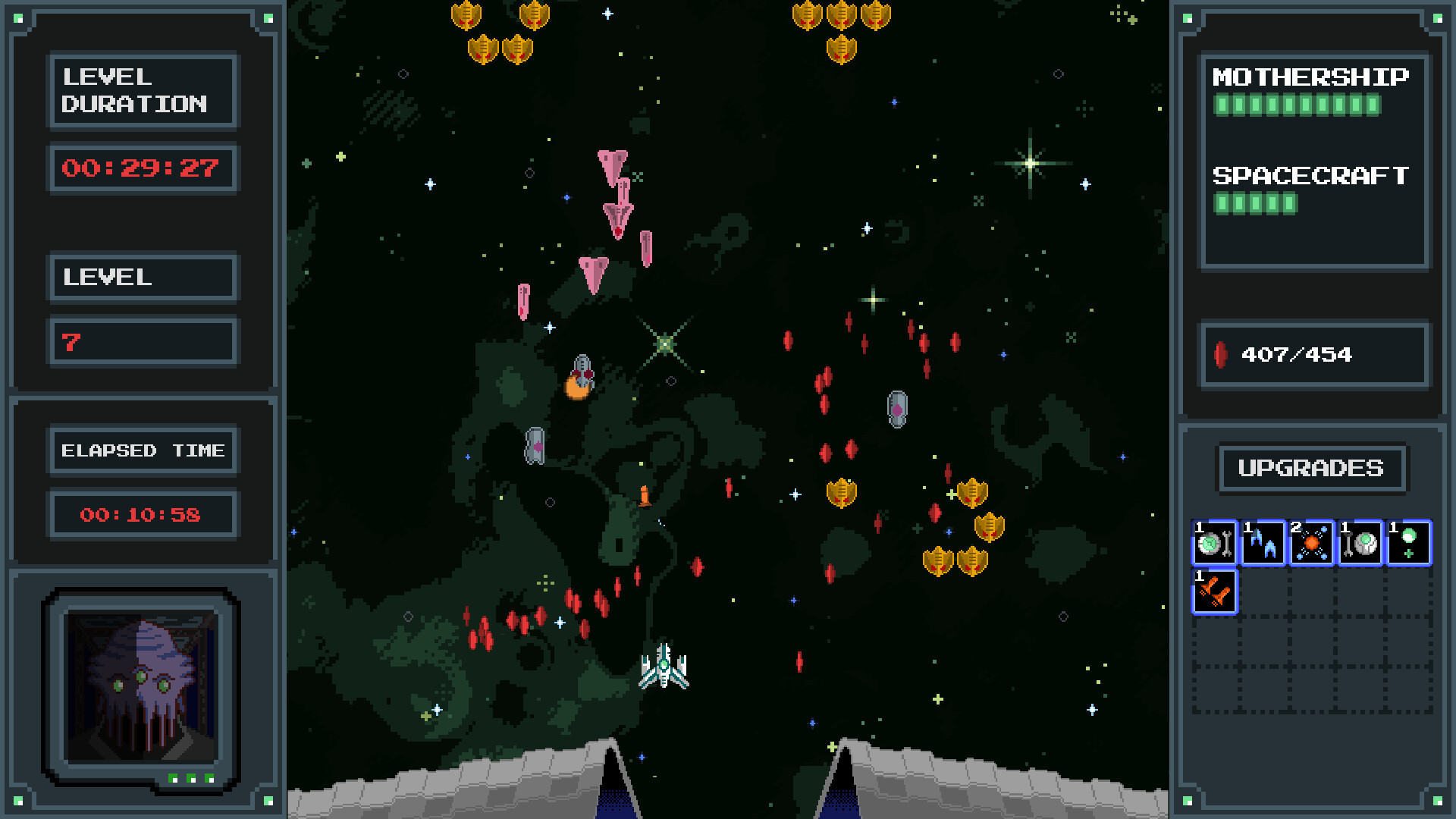Click the red gem icon beside the 407/454 counter
1456x819 pixels.
point(1222,353)
